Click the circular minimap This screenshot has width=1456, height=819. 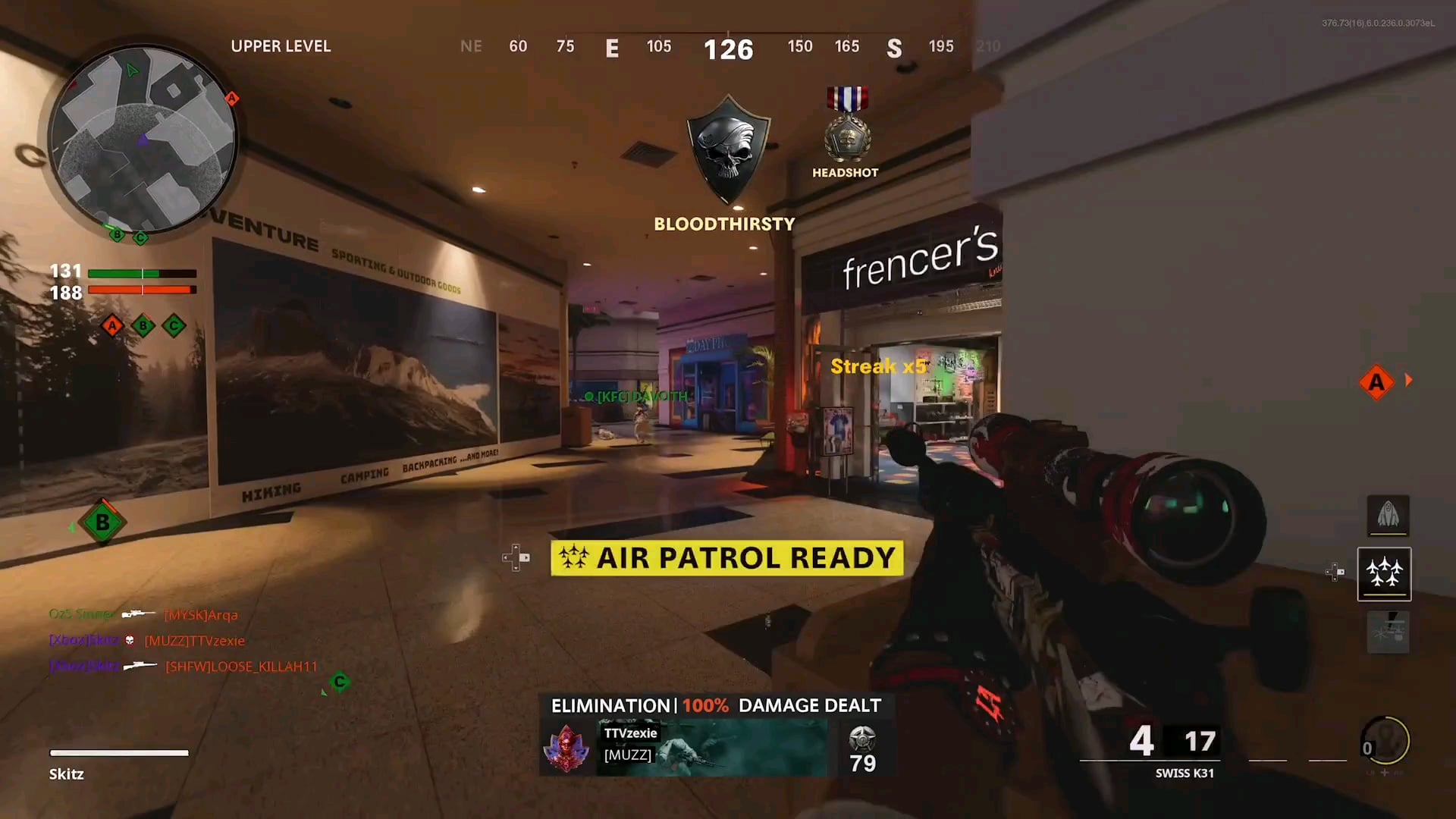click(143, 140)
